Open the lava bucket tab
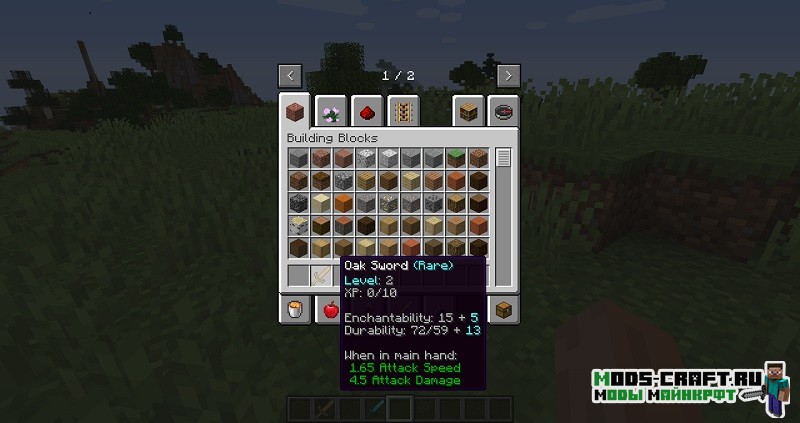Image resolution: width=800 pixels, height=423 pixels. click(295, 310)
